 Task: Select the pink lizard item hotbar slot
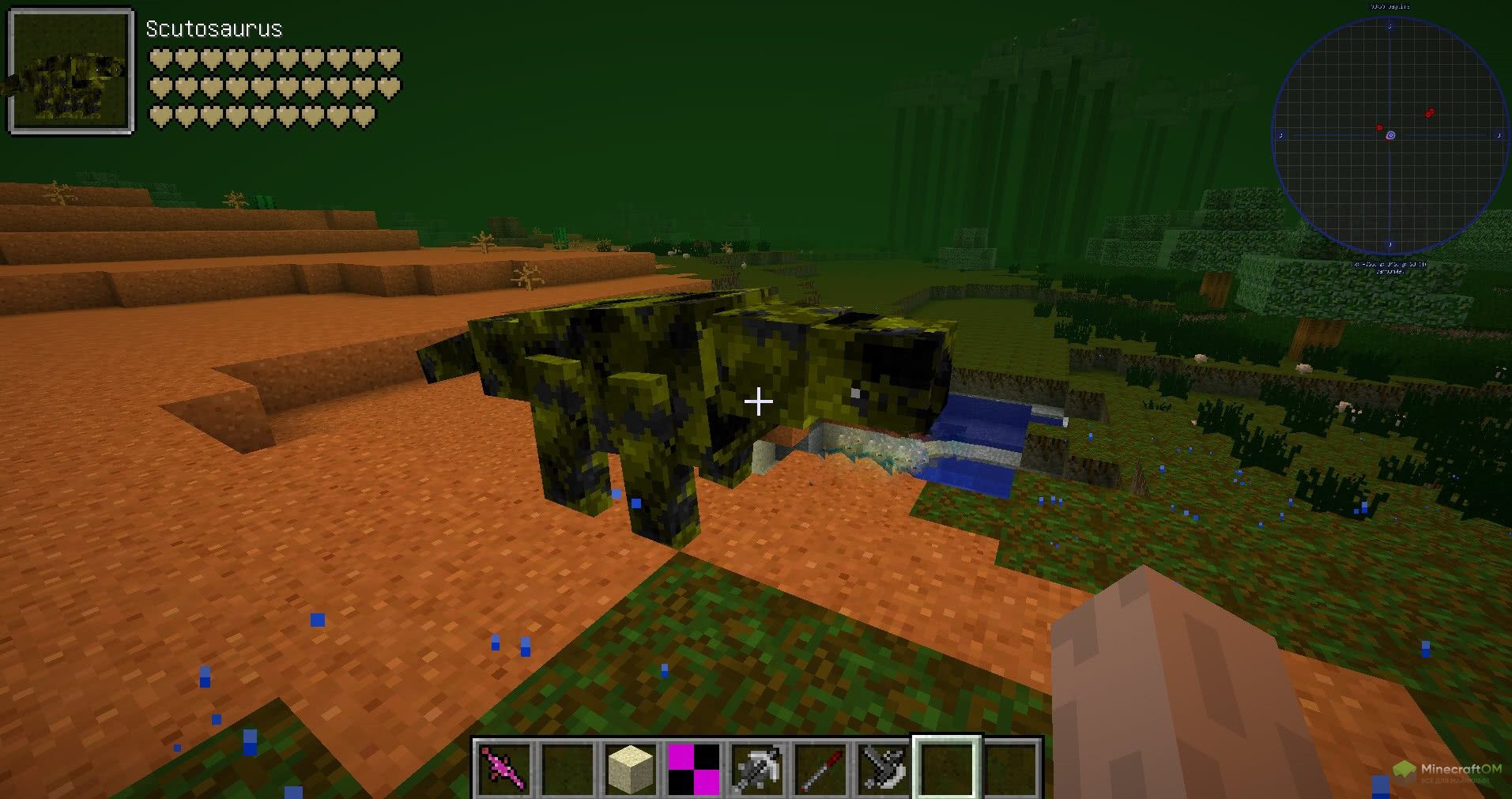[x=504, y=769]
